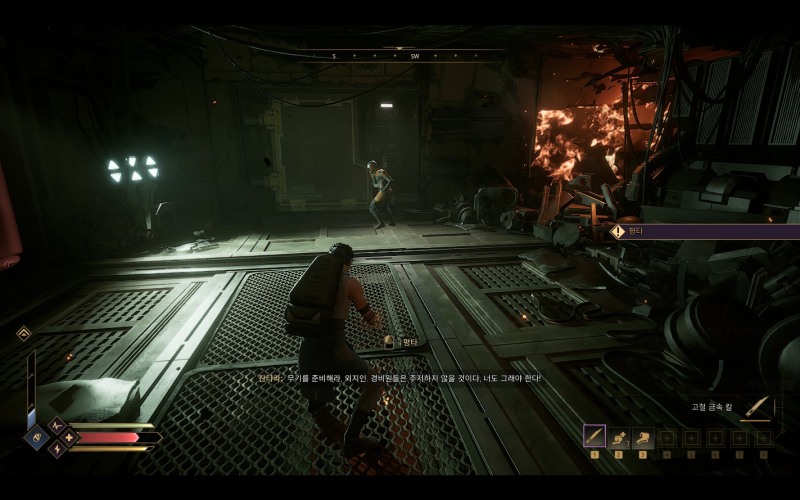Click the equipped 고철 금속 칼 weapon icon
This screenshot has width=800, height=500.
point(758,406)
